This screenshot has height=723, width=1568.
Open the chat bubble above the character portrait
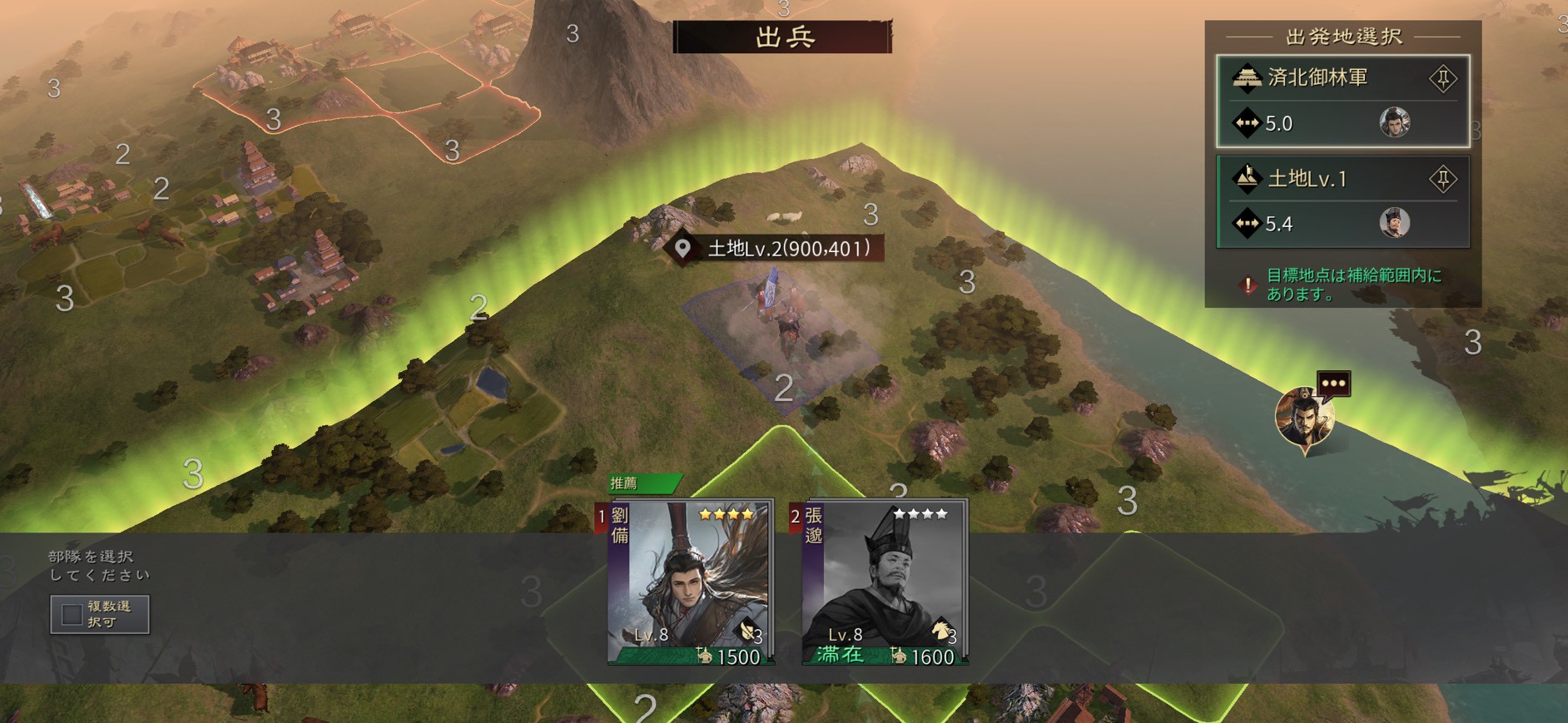pos(1336,383)
